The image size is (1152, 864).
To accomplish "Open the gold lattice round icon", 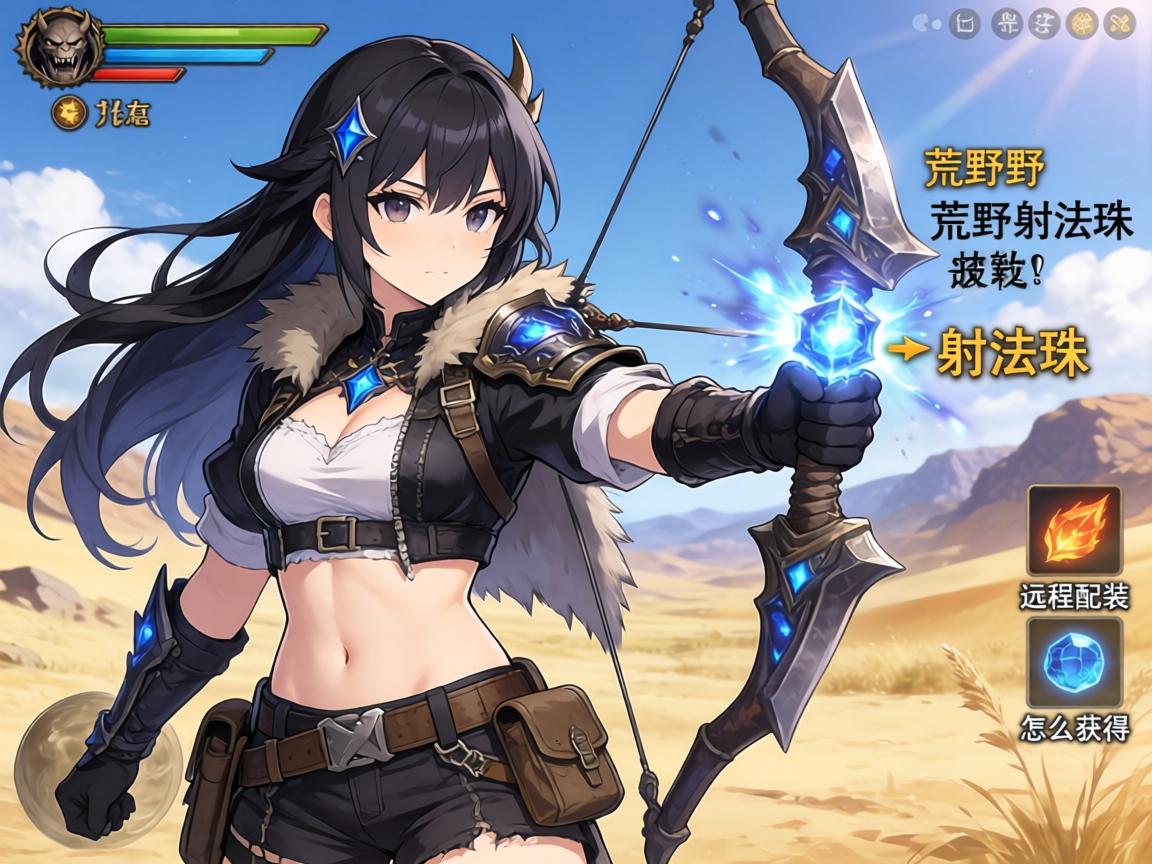I will click(x=1081, y=23).
